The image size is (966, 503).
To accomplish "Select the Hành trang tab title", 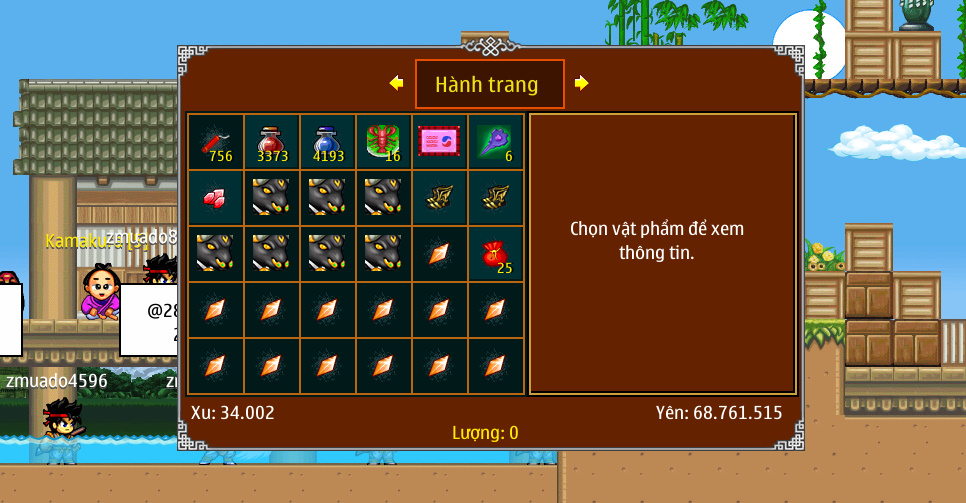I will tap(489, 85).
